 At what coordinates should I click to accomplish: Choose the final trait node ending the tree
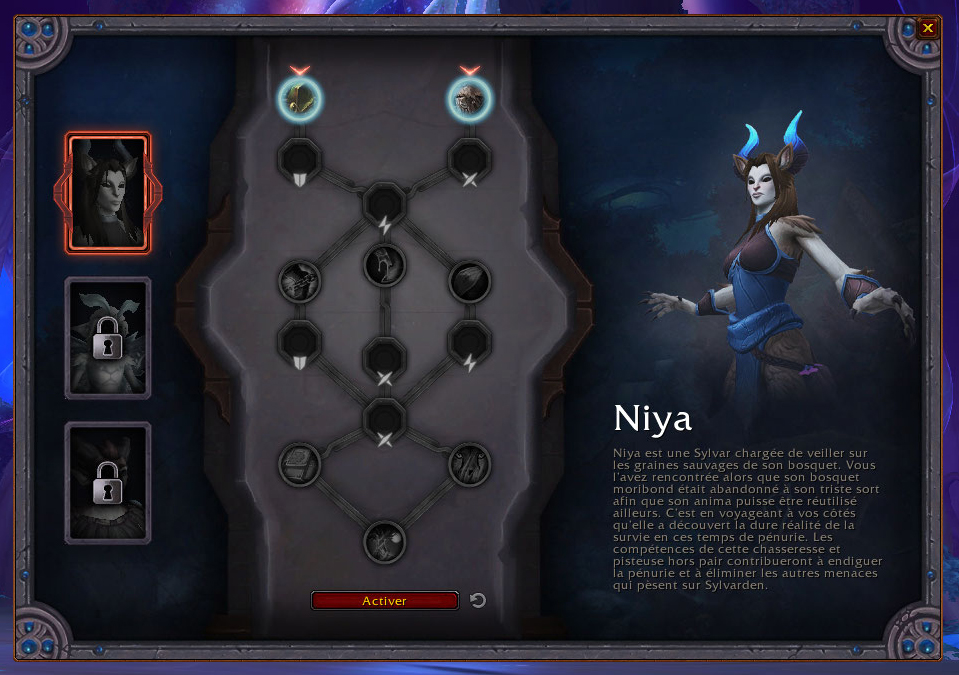[x=385, y=542]
